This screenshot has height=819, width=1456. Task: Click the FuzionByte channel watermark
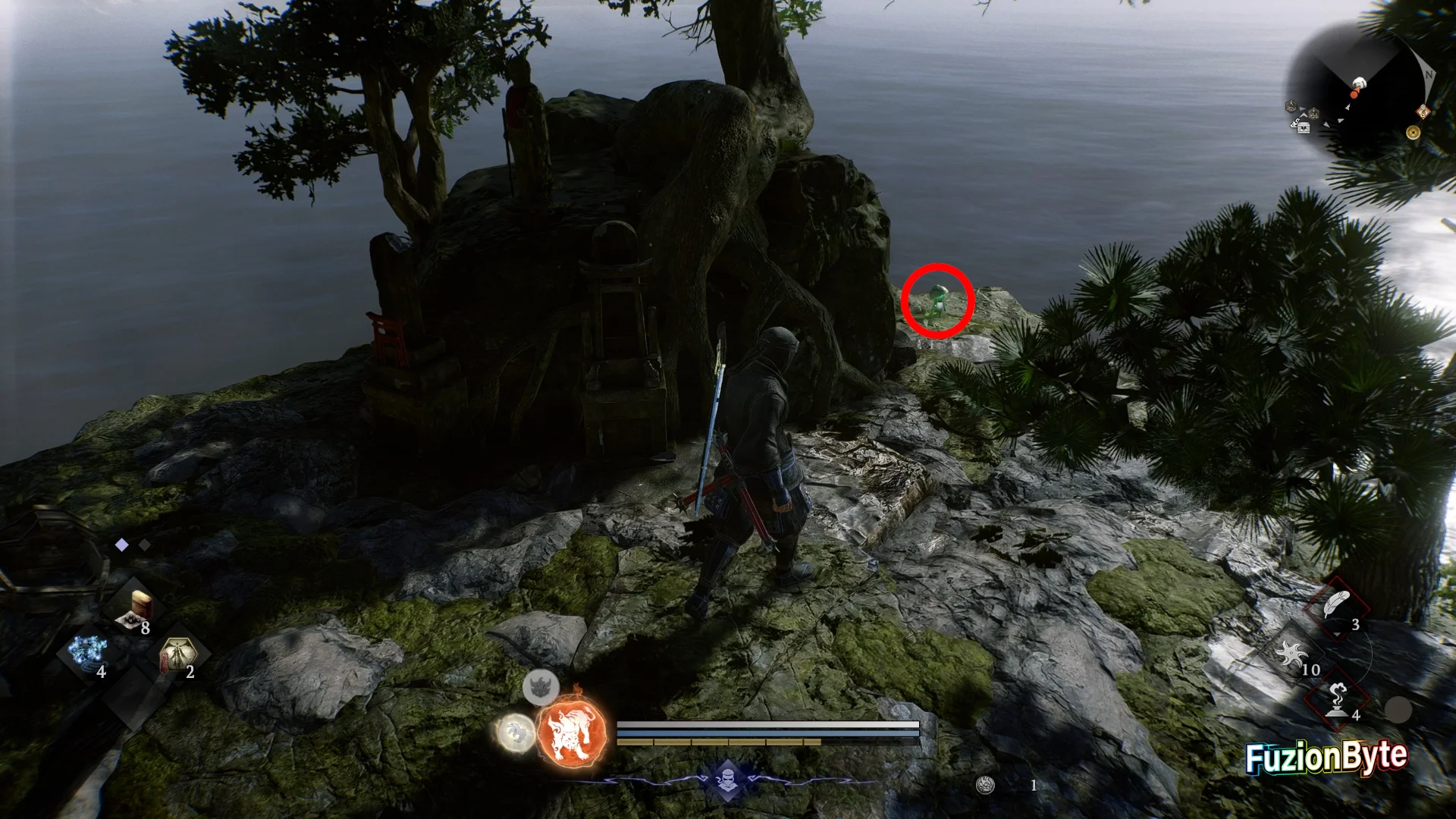[x=1326, y=756]
